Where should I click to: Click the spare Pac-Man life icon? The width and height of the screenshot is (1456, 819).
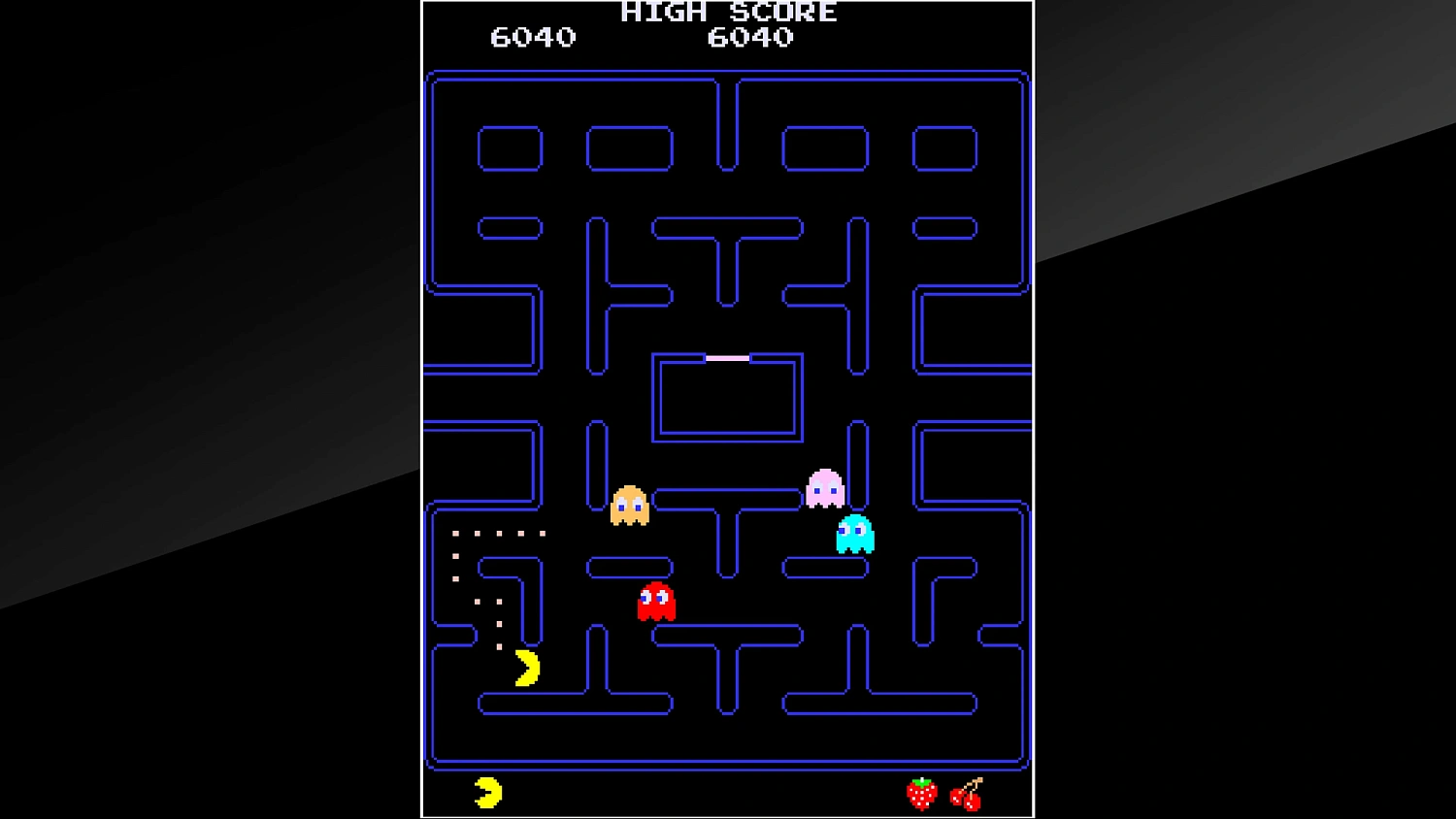486,791
